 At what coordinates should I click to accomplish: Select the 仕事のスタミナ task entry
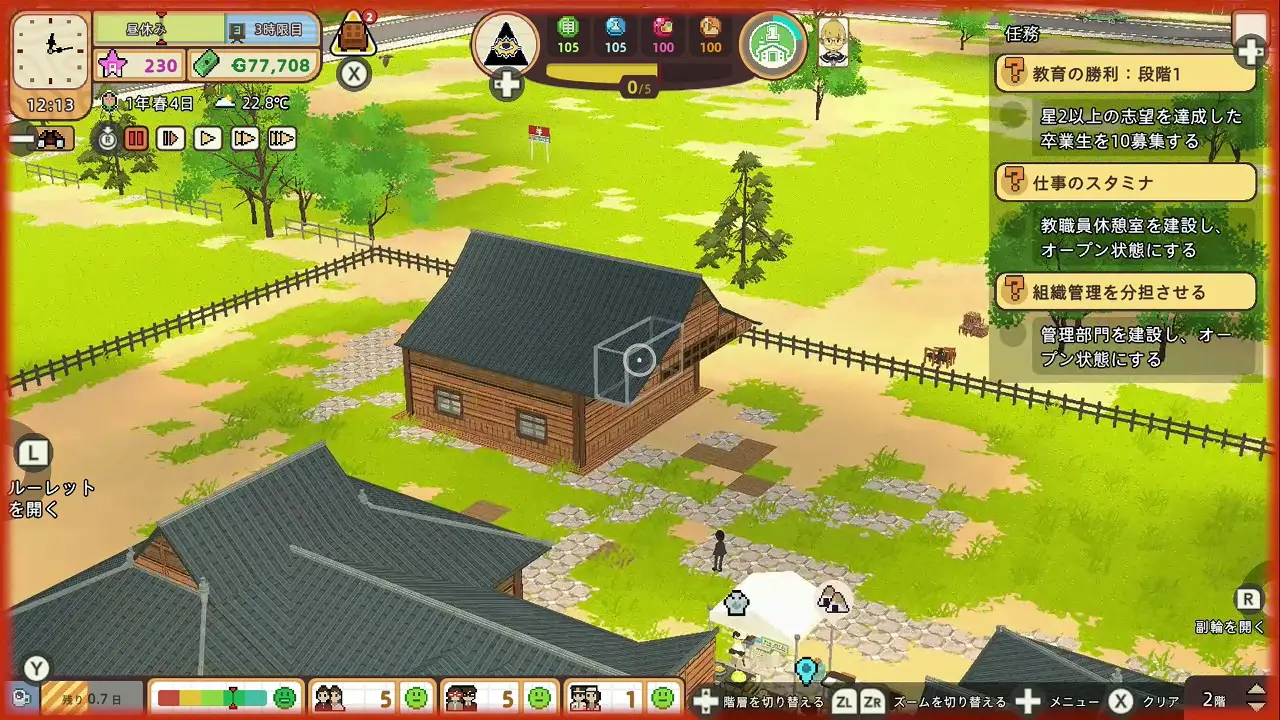(1126, 183)
